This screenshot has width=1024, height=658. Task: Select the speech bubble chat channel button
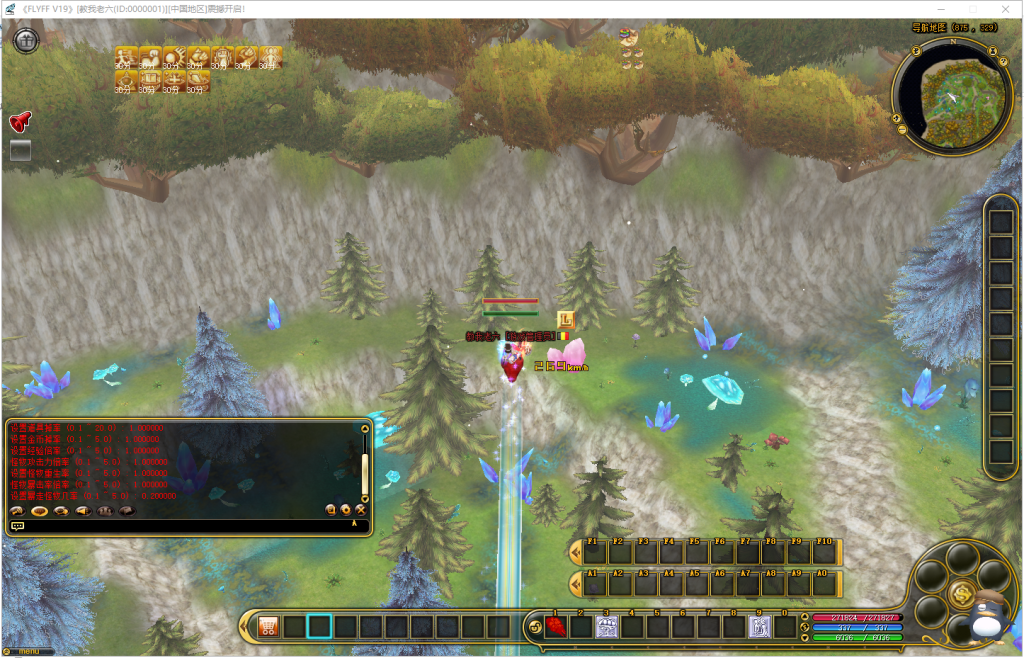18,525
